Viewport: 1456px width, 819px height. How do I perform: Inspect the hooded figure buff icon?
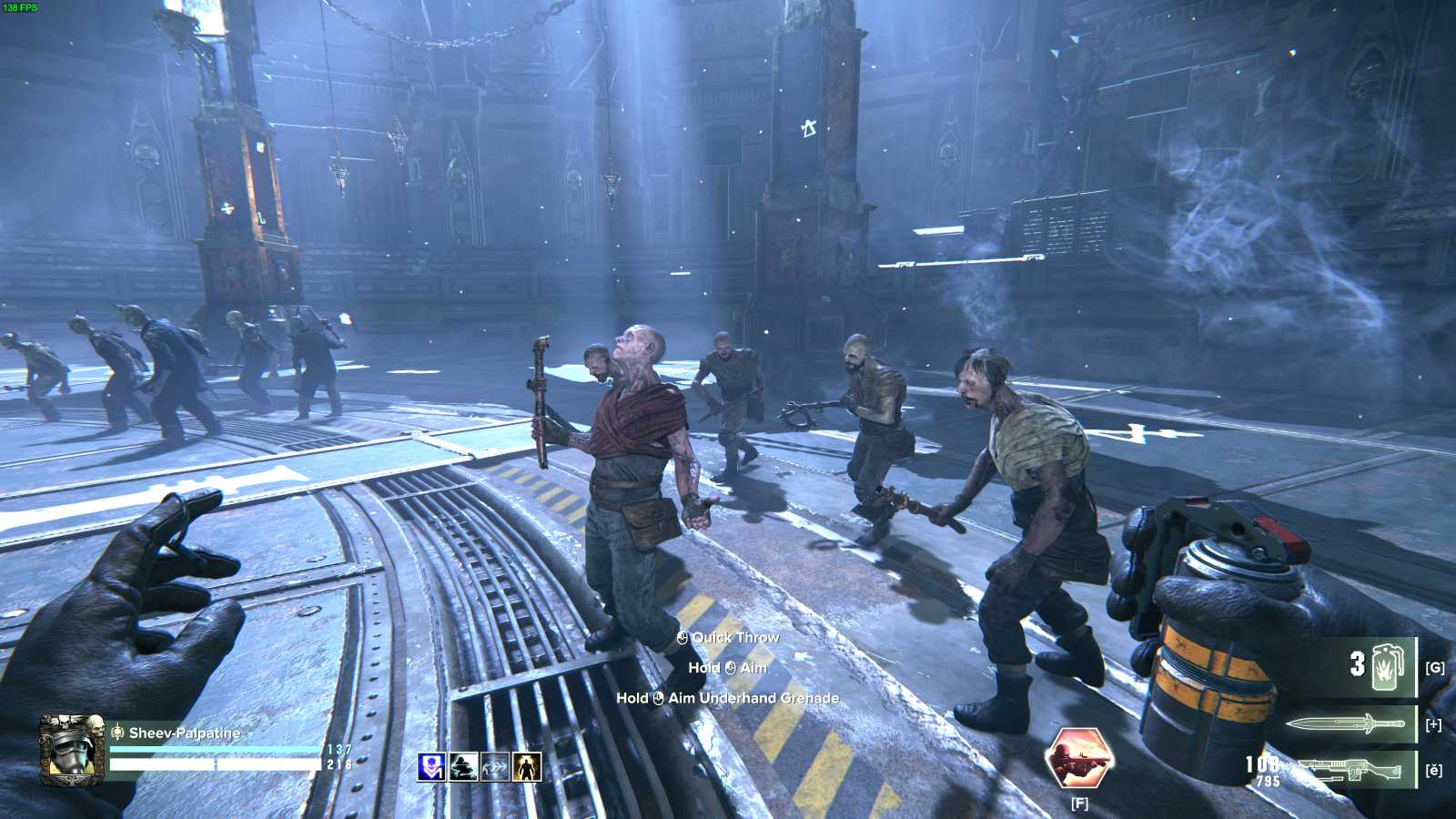coord(463,767)
